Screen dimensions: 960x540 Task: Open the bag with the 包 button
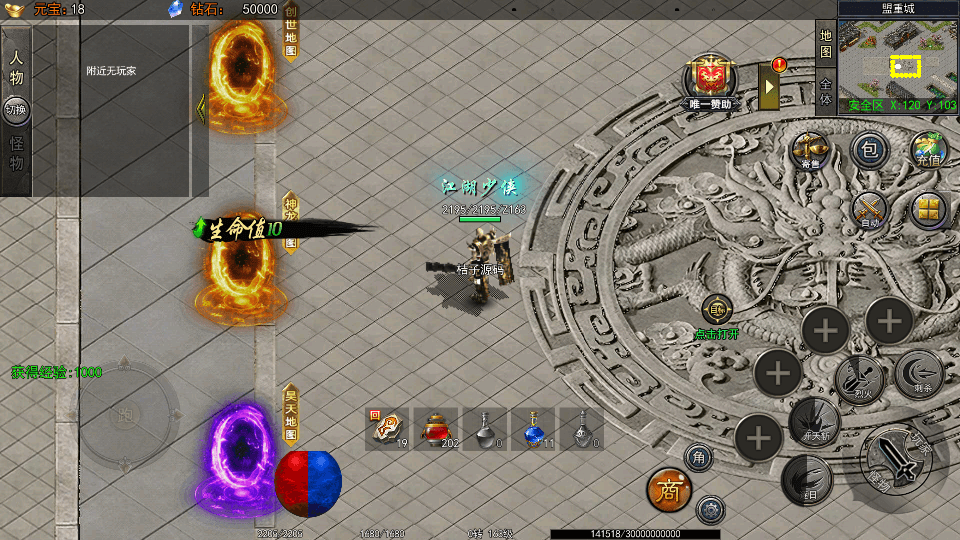[x=870, y=150]
